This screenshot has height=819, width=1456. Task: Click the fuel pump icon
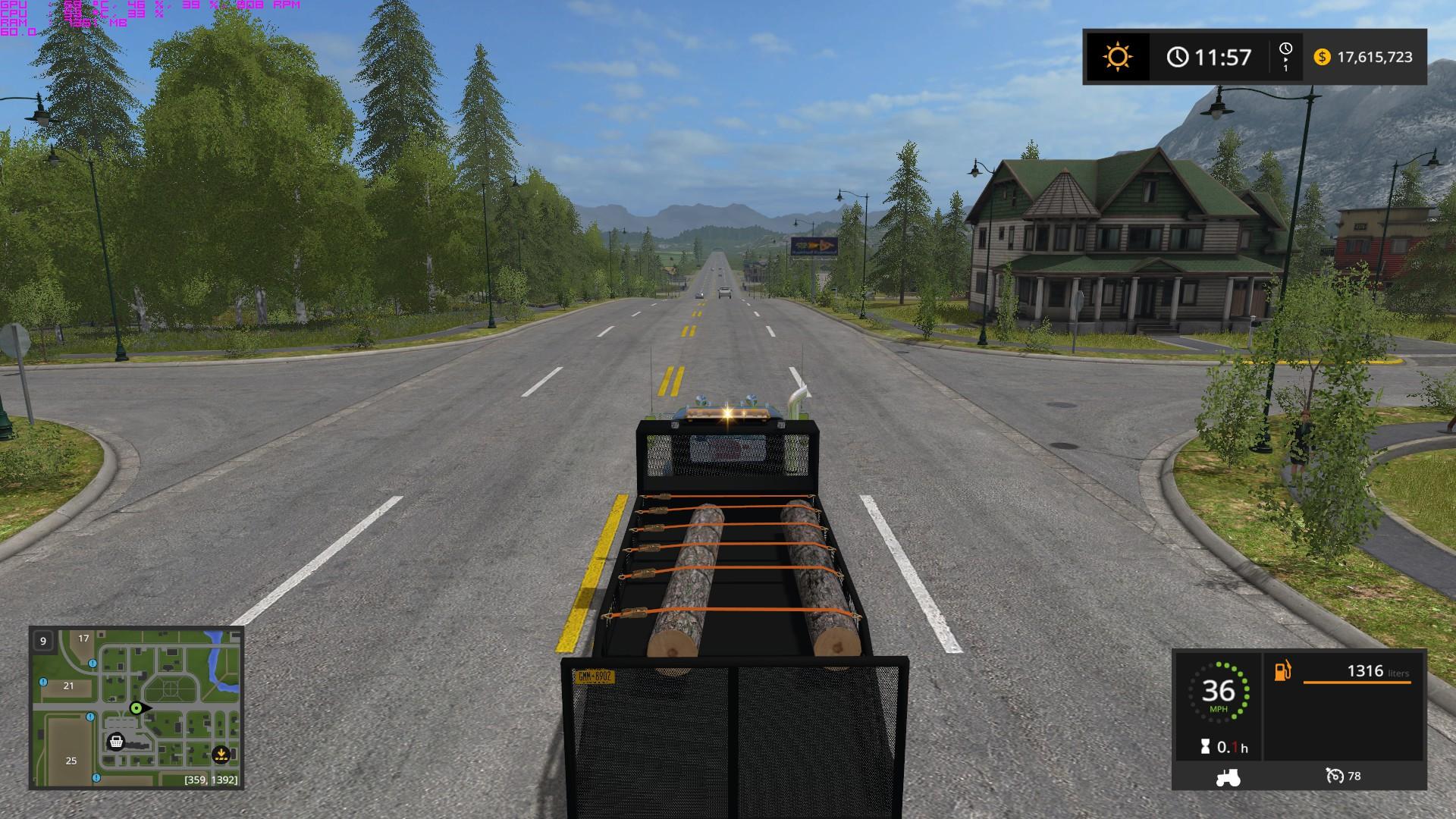click(1282, 671)
